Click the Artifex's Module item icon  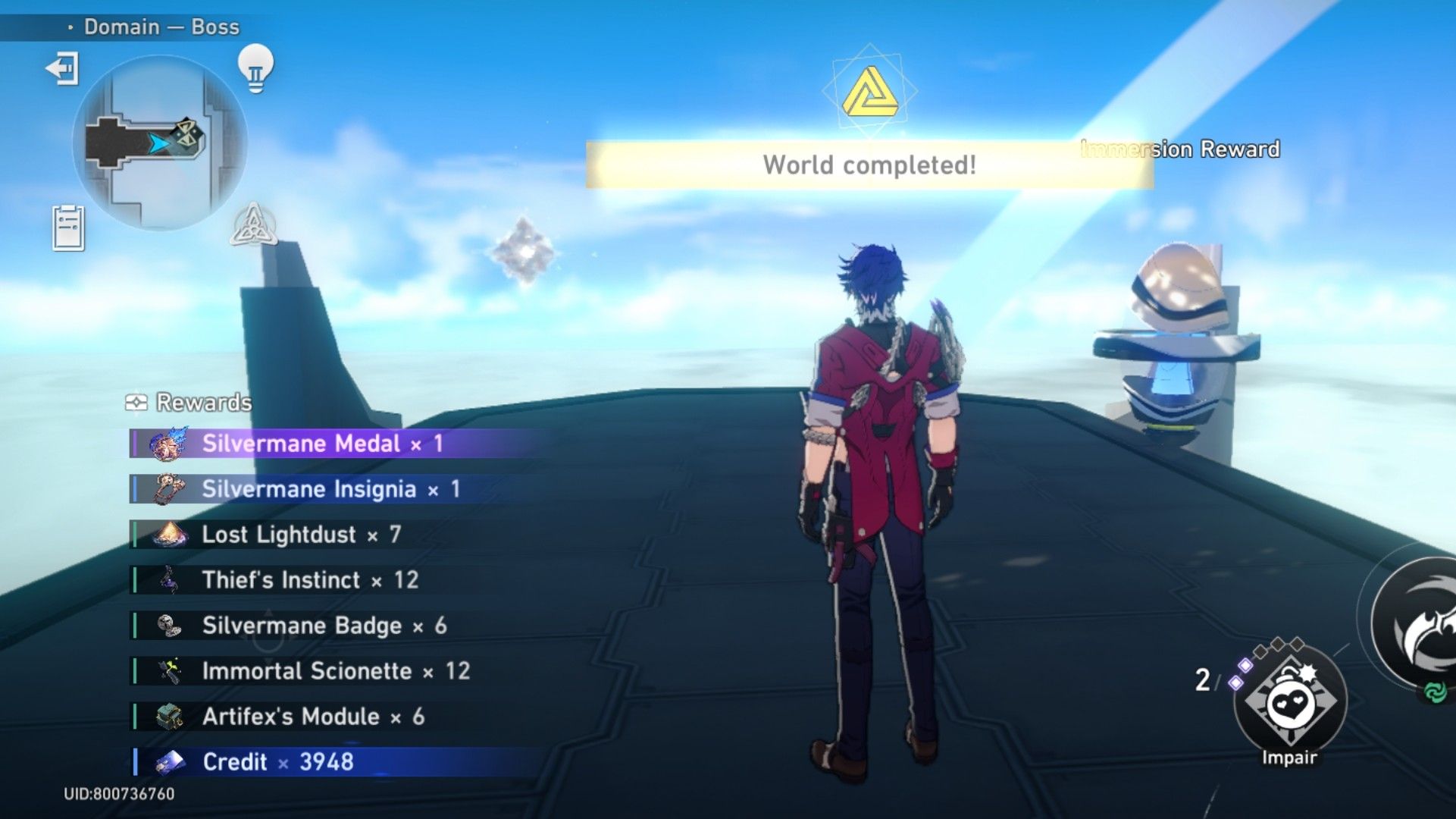pyautogui.click(x=171, y=717)
